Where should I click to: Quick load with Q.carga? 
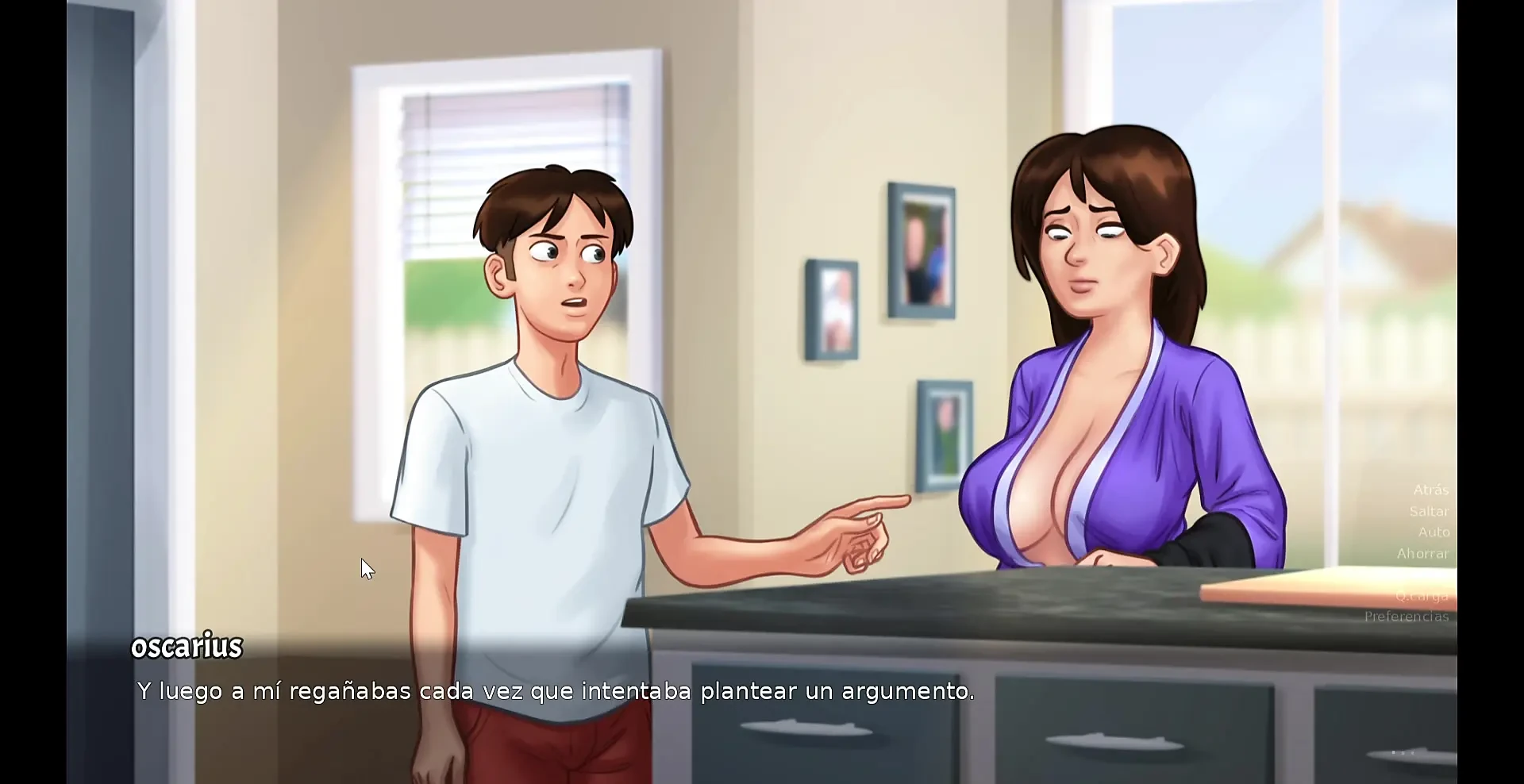tap(1422, 596)
